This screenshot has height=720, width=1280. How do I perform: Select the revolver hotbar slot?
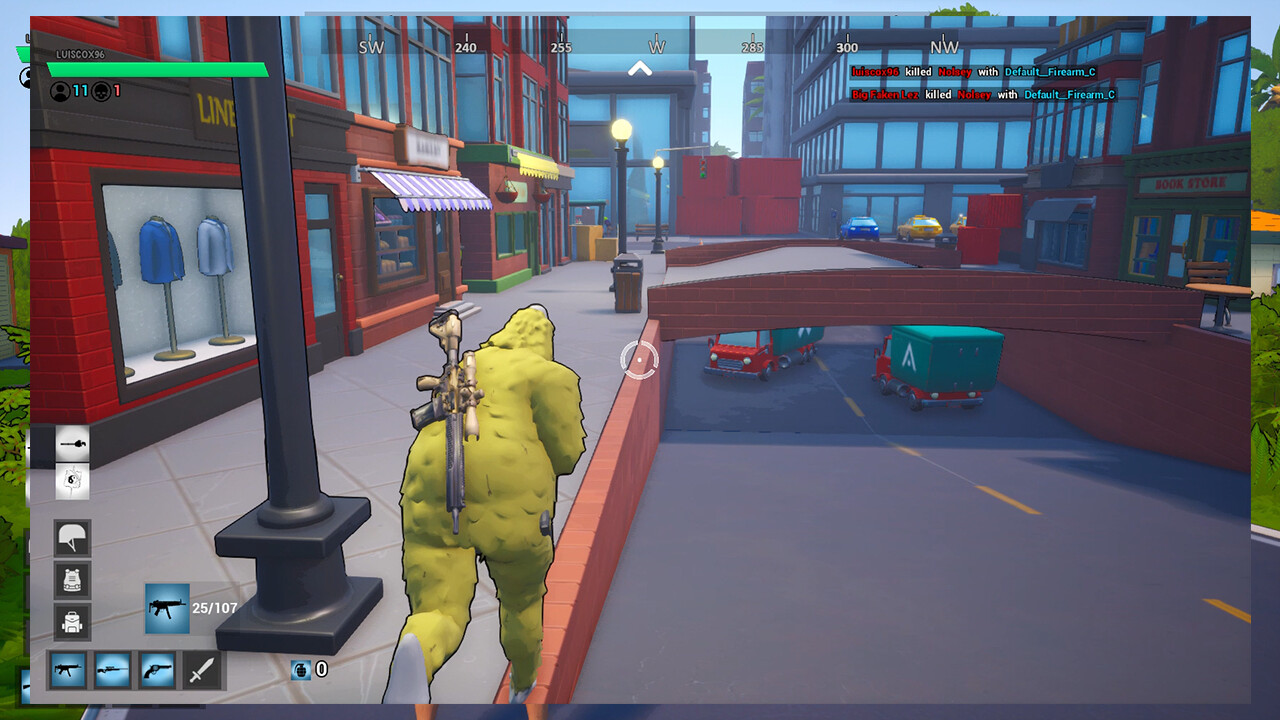pyautogui.click(x=158, y=671)
